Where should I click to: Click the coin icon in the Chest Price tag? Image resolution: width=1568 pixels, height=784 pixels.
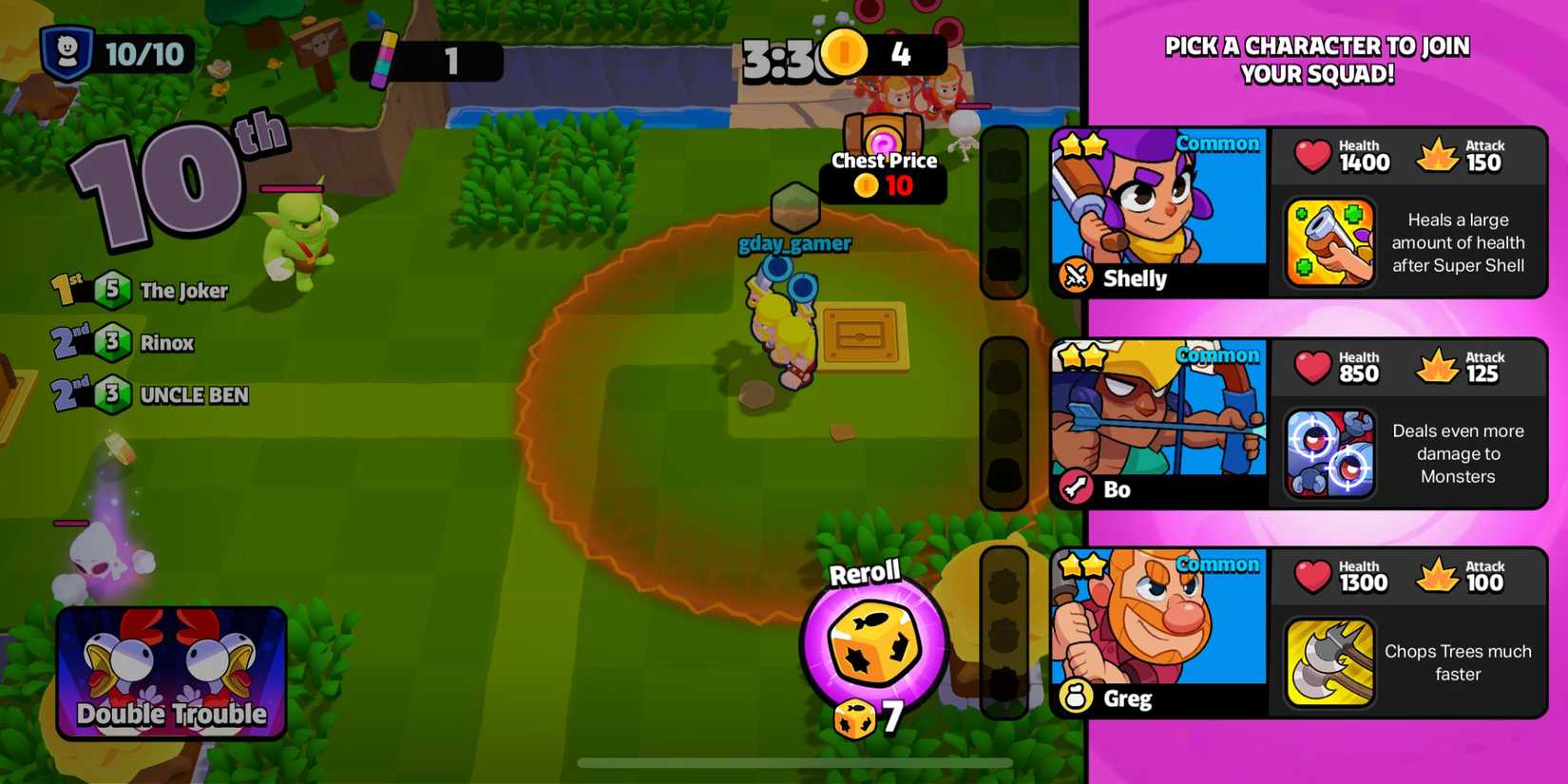[x=864, y=186]
